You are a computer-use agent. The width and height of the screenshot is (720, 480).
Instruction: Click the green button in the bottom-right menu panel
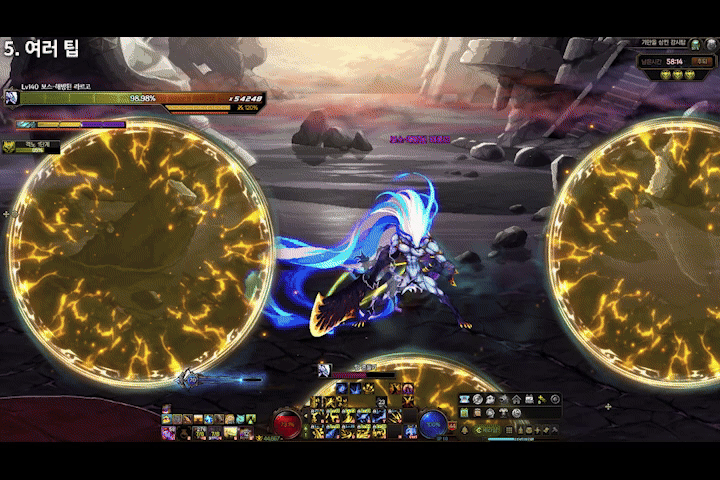487,430
